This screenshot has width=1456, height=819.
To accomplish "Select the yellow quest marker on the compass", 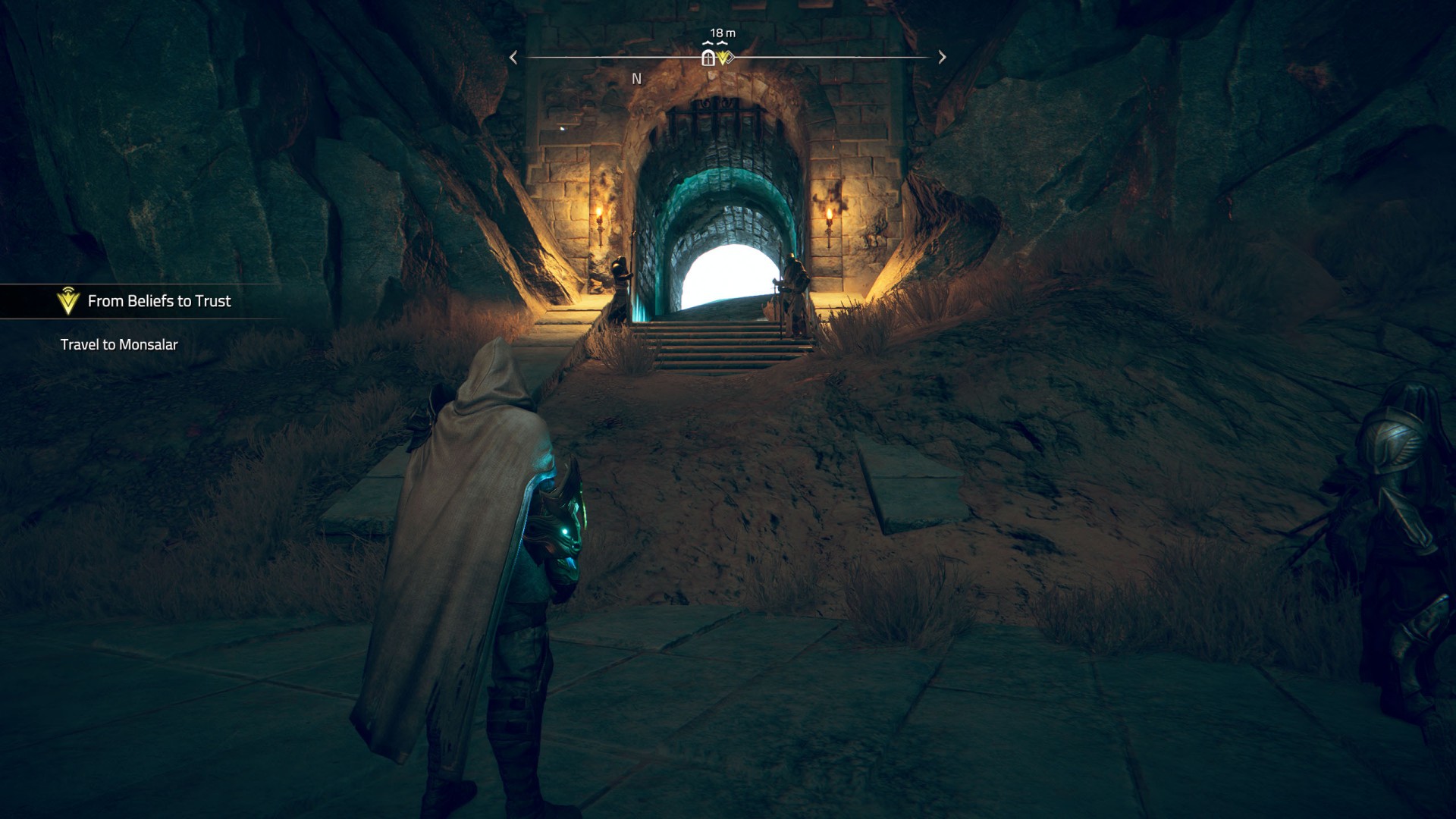I will [x=725, y=58].
